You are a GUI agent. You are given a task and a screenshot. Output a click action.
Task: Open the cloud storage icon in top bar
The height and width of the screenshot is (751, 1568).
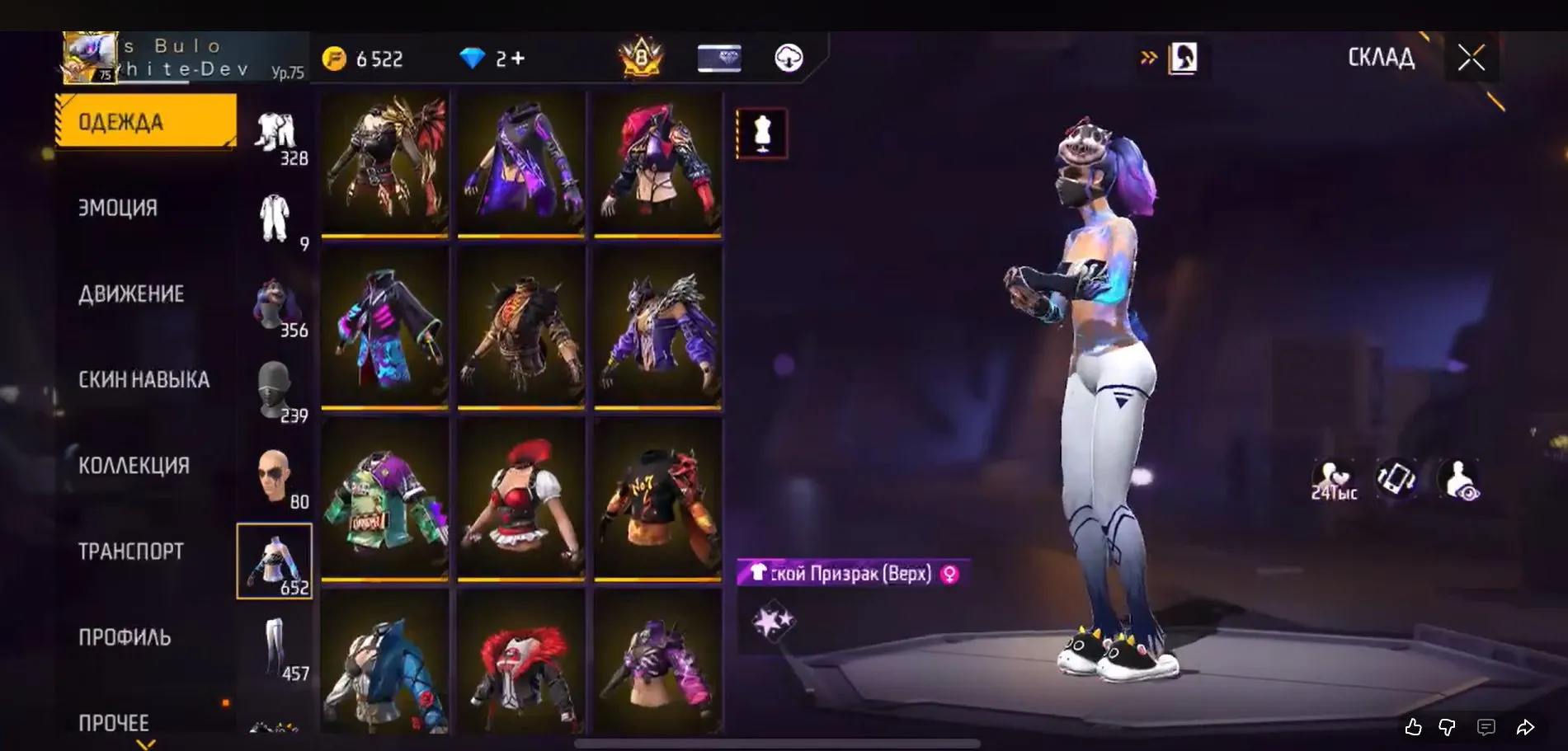point(789,58)
